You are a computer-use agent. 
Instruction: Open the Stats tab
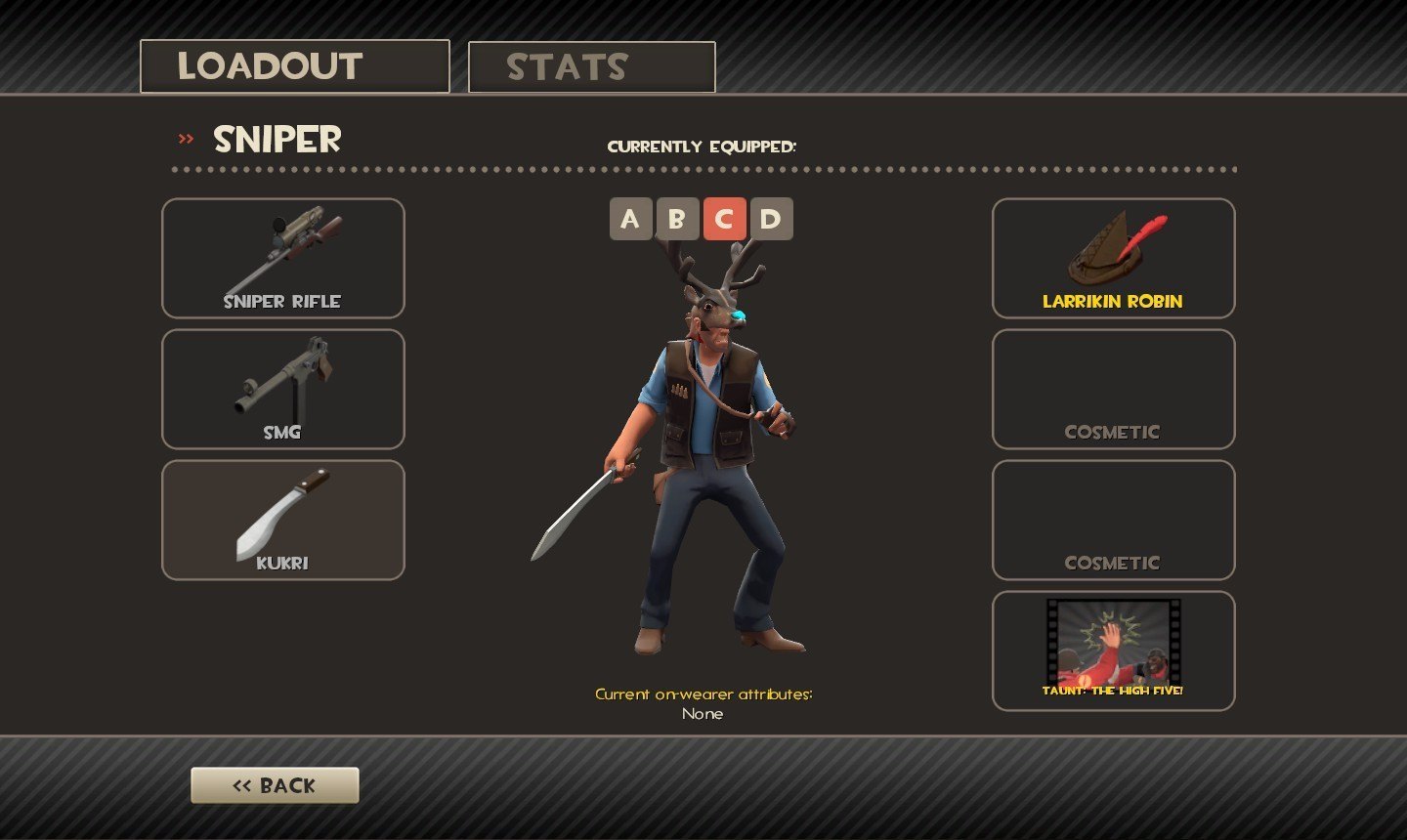pyautogui.click(x=591, y=67)
